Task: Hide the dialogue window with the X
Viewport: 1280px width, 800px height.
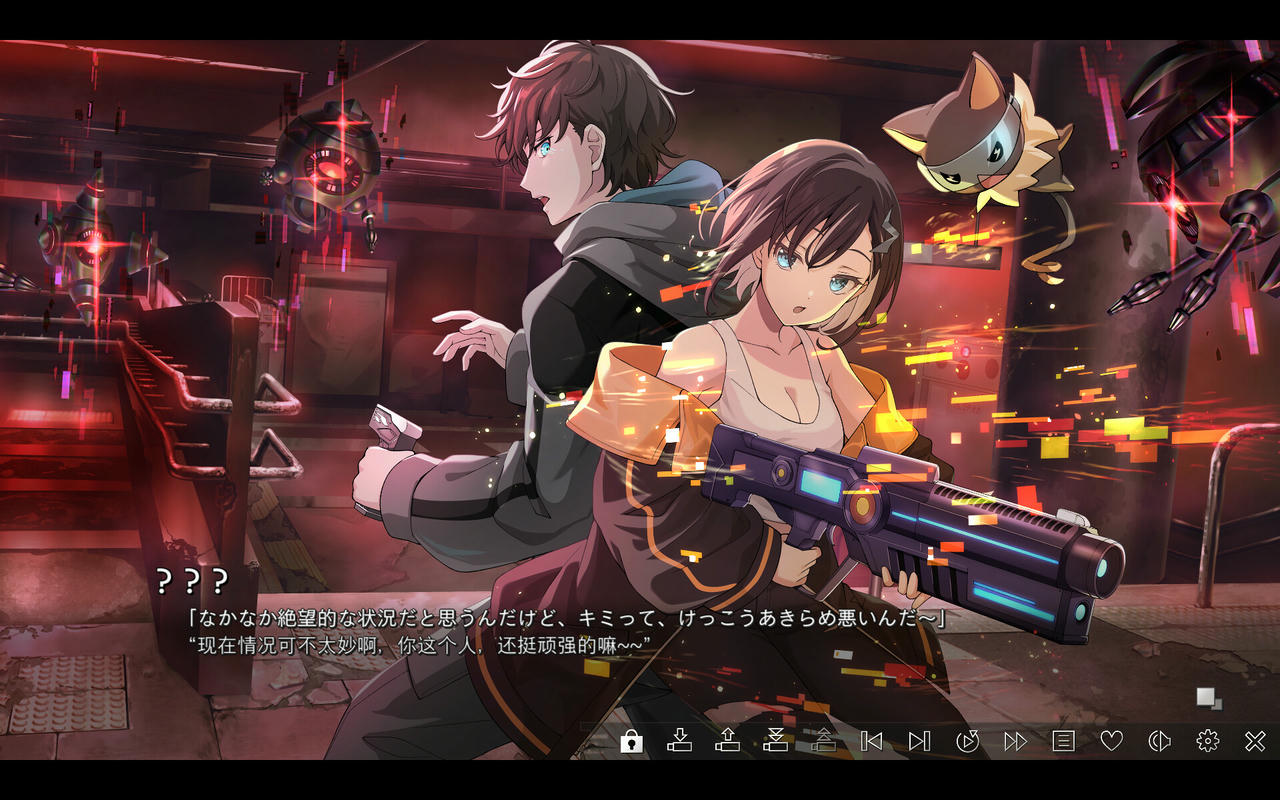Action: tap(1255, 741)
